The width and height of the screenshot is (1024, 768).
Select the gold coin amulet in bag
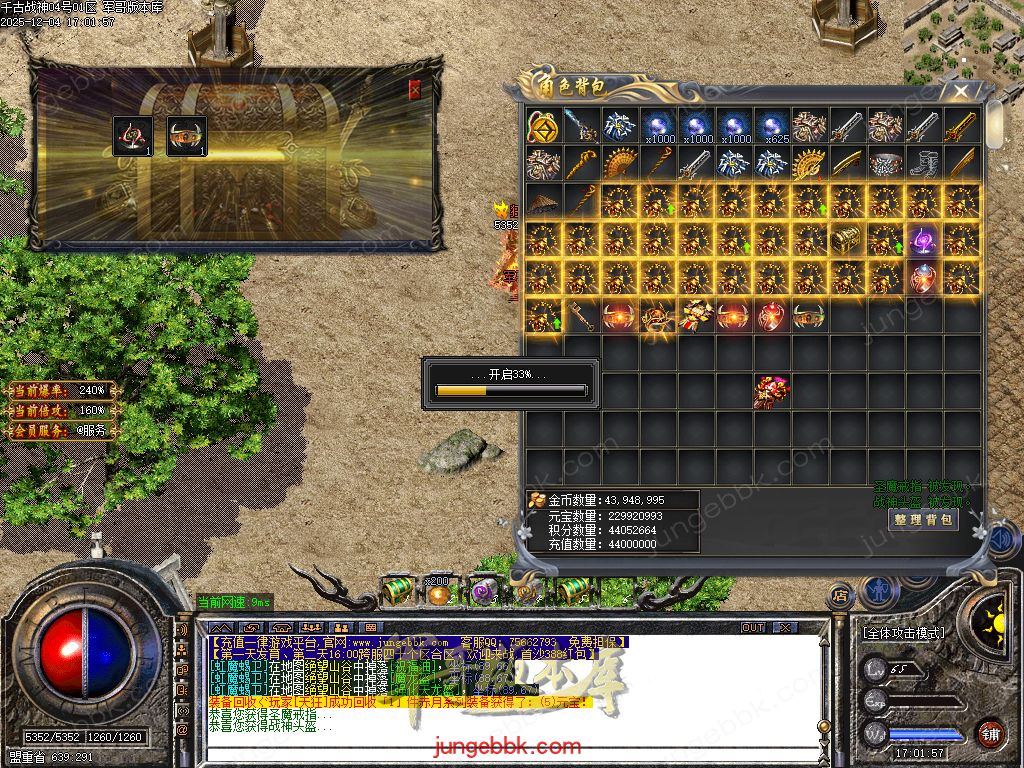543,126
